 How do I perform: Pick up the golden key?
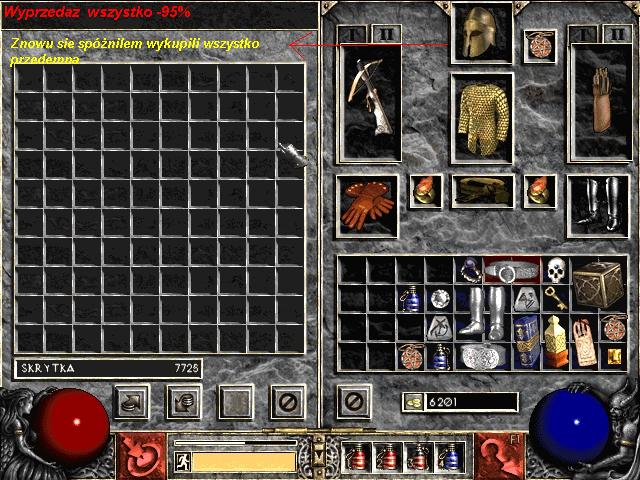point(556,298)
